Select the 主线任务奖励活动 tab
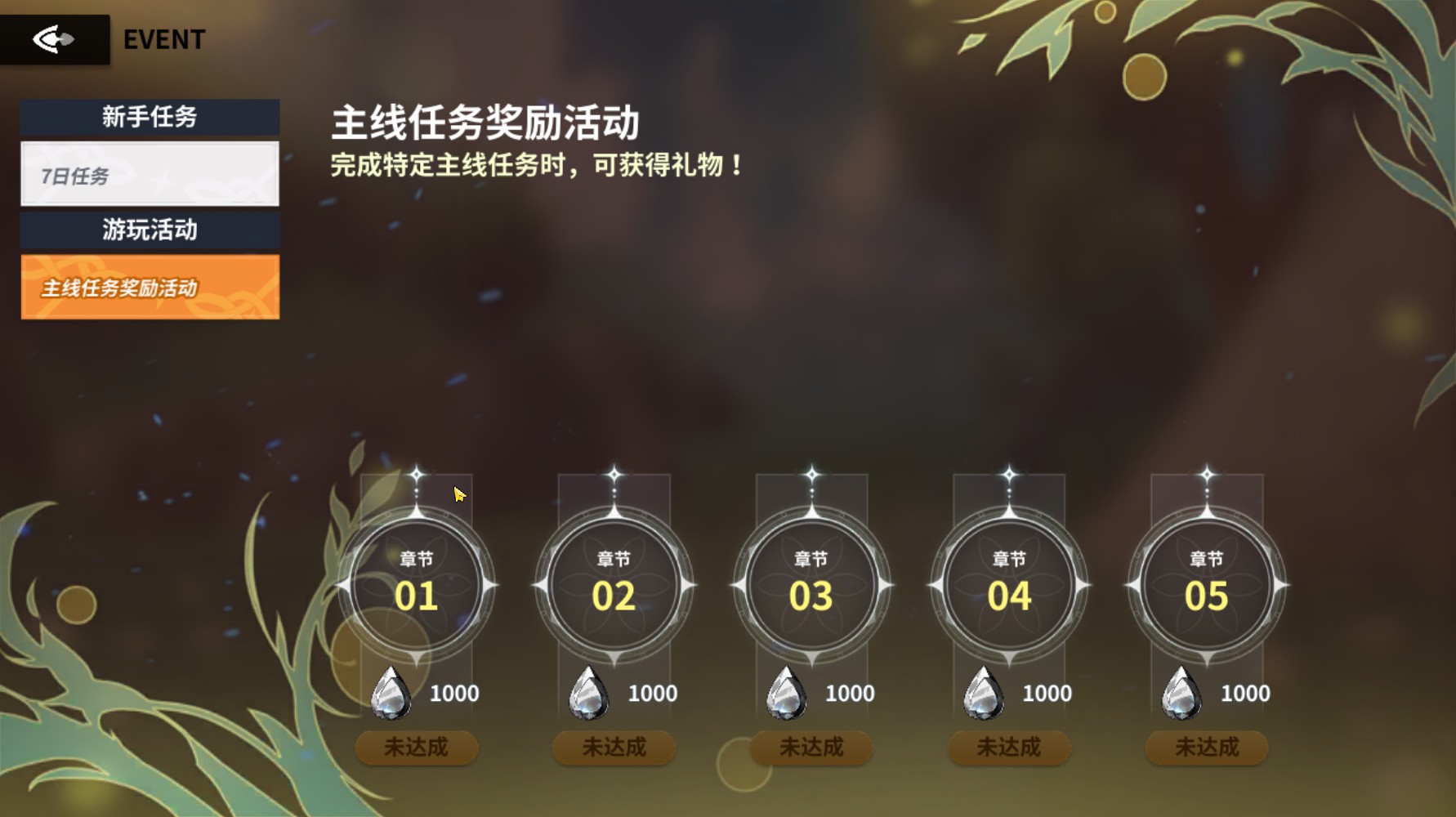The image size is (1456, 817). click(150, 288)
